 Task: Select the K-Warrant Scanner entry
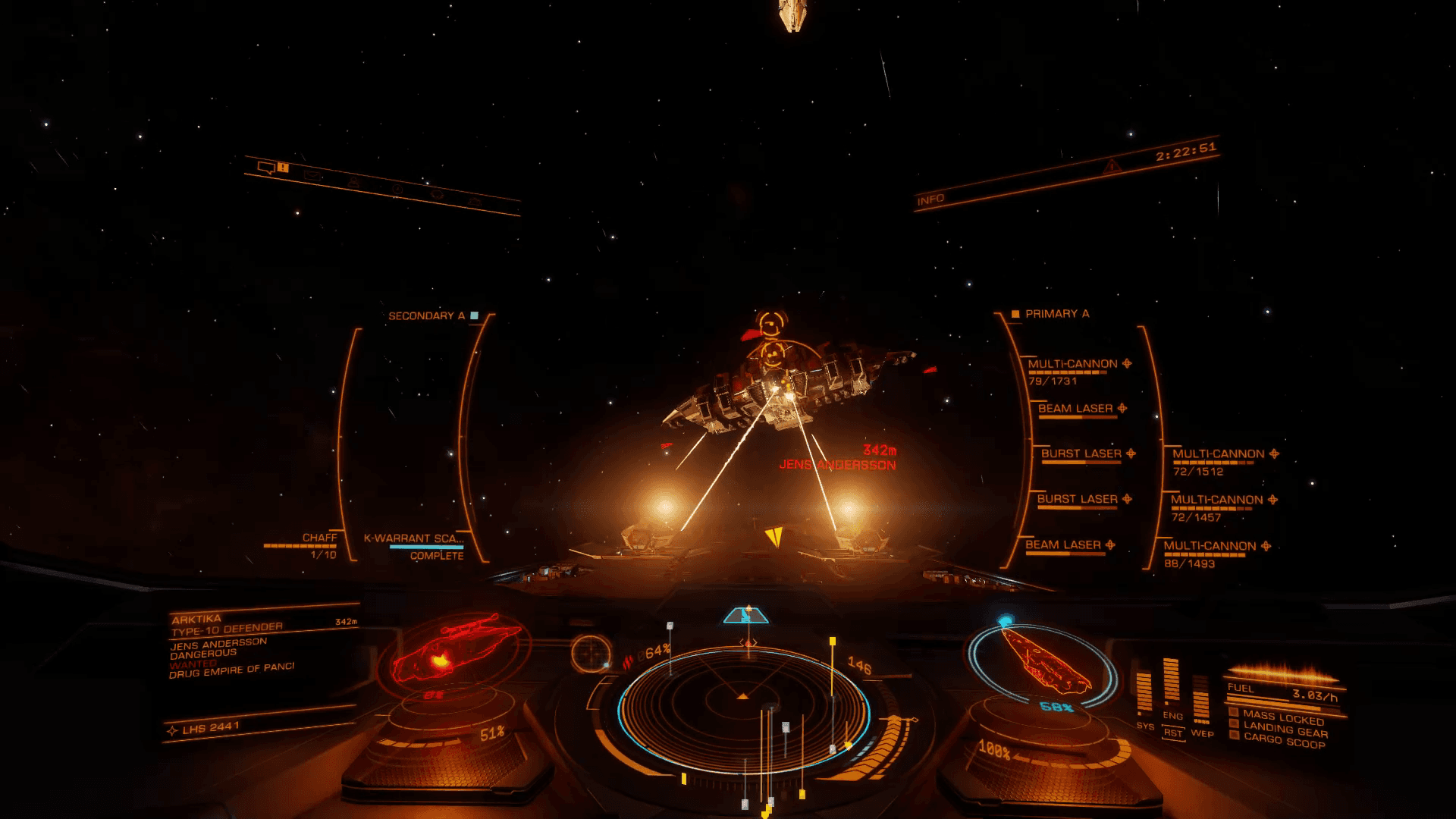click(414, 539)
